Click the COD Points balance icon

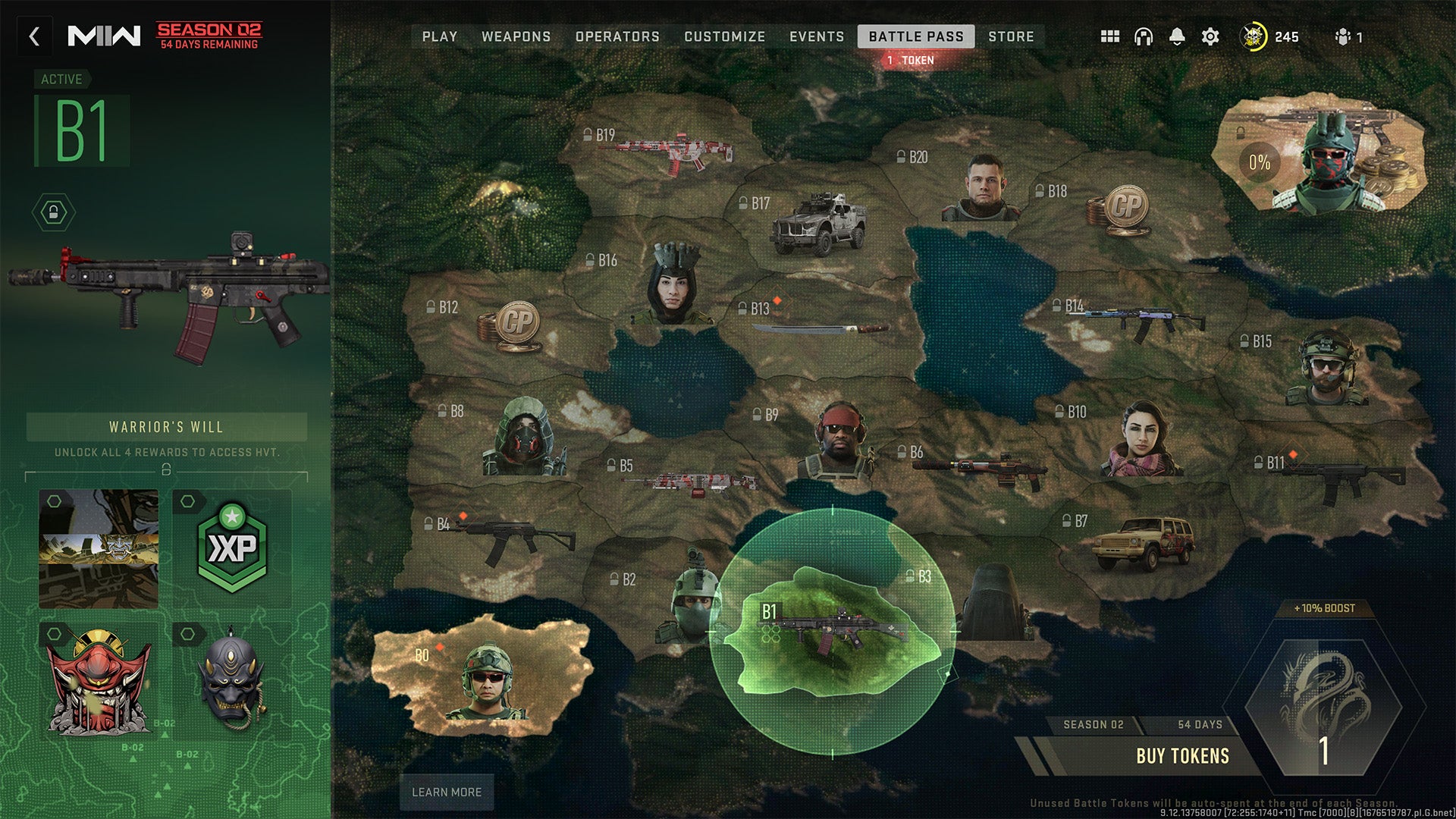tap(1255, 36)
